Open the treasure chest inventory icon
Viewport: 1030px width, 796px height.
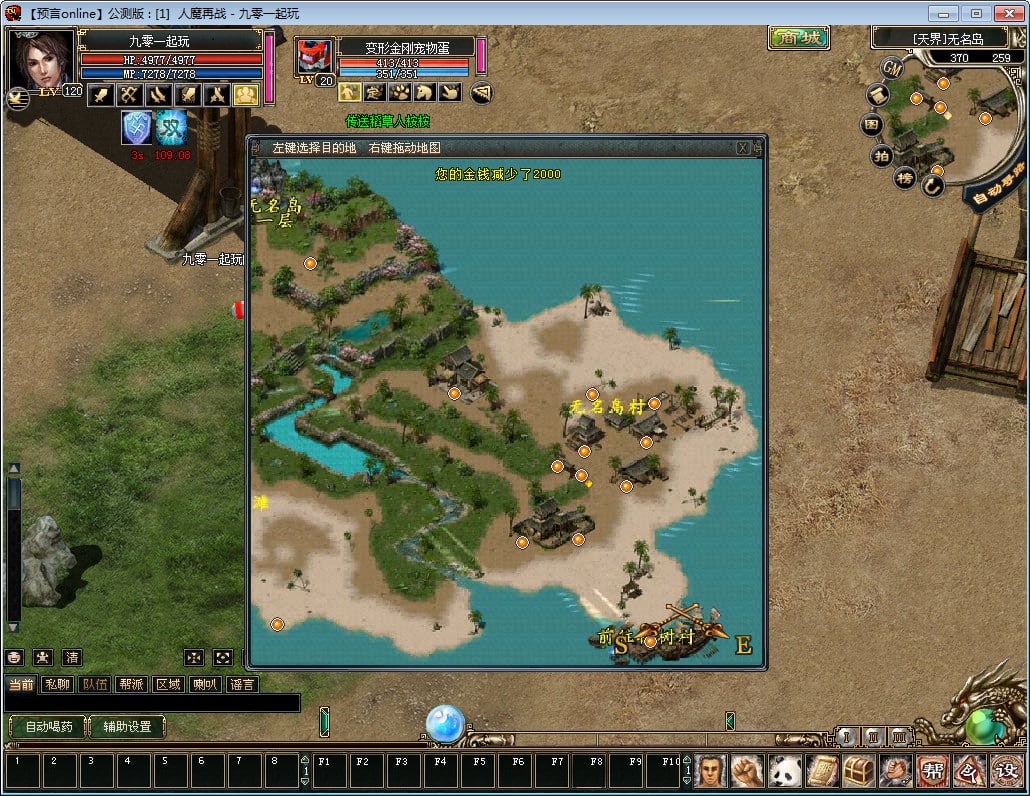pos(859,771)
